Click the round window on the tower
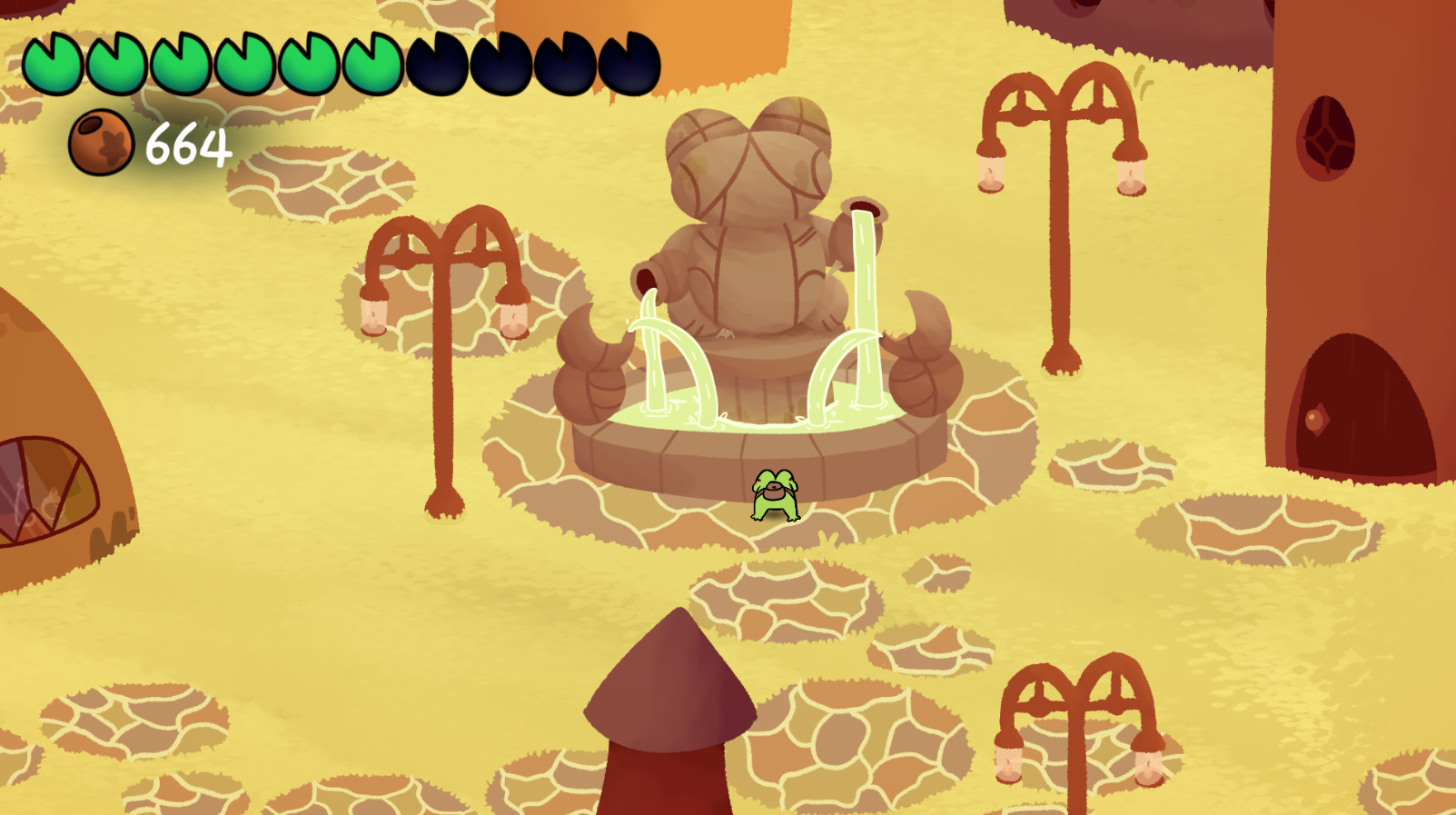This screenshot has height=815, width=1456. click(1326, 136)
